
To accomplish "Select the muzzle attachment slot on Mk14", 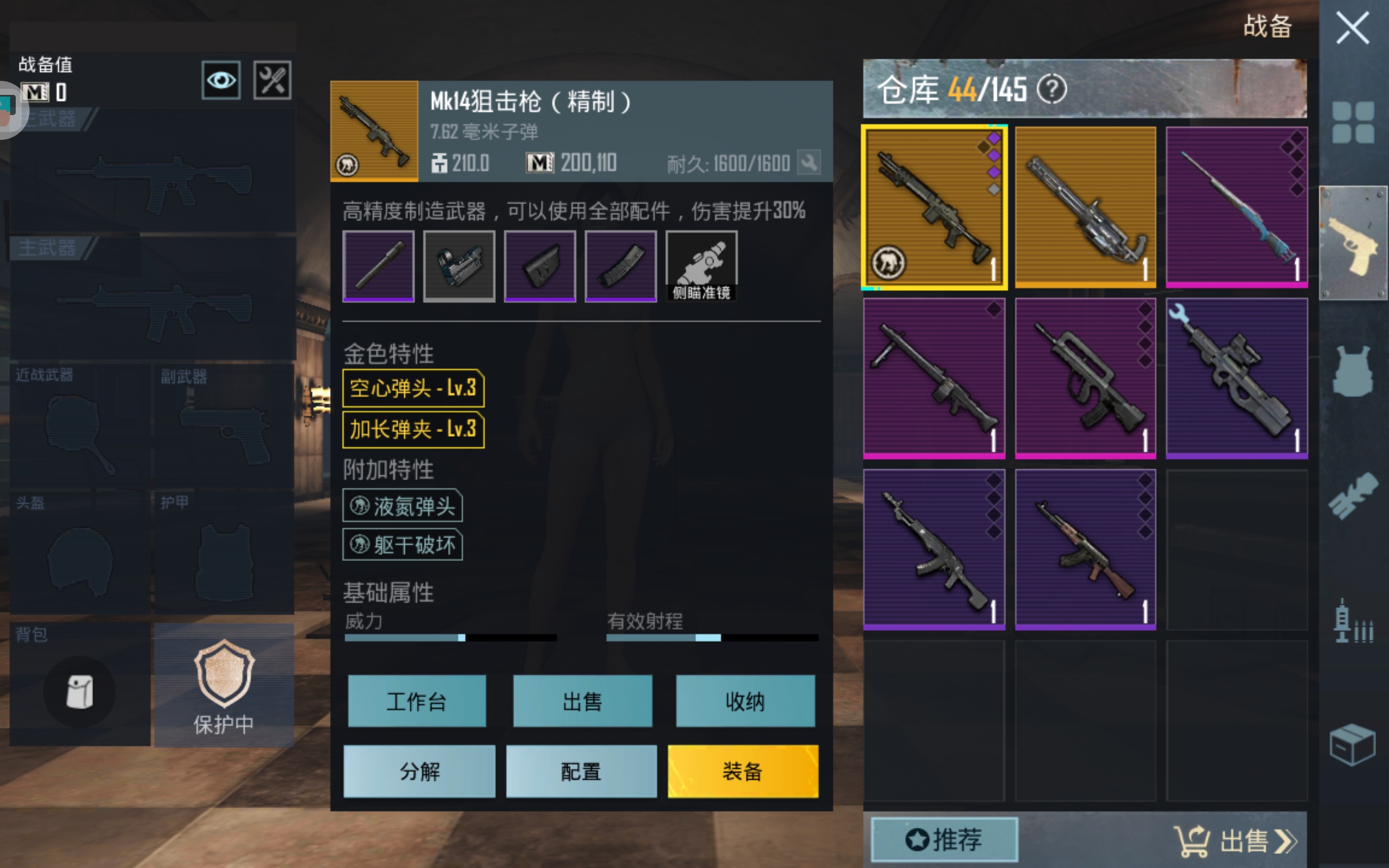I will point(379,266).
